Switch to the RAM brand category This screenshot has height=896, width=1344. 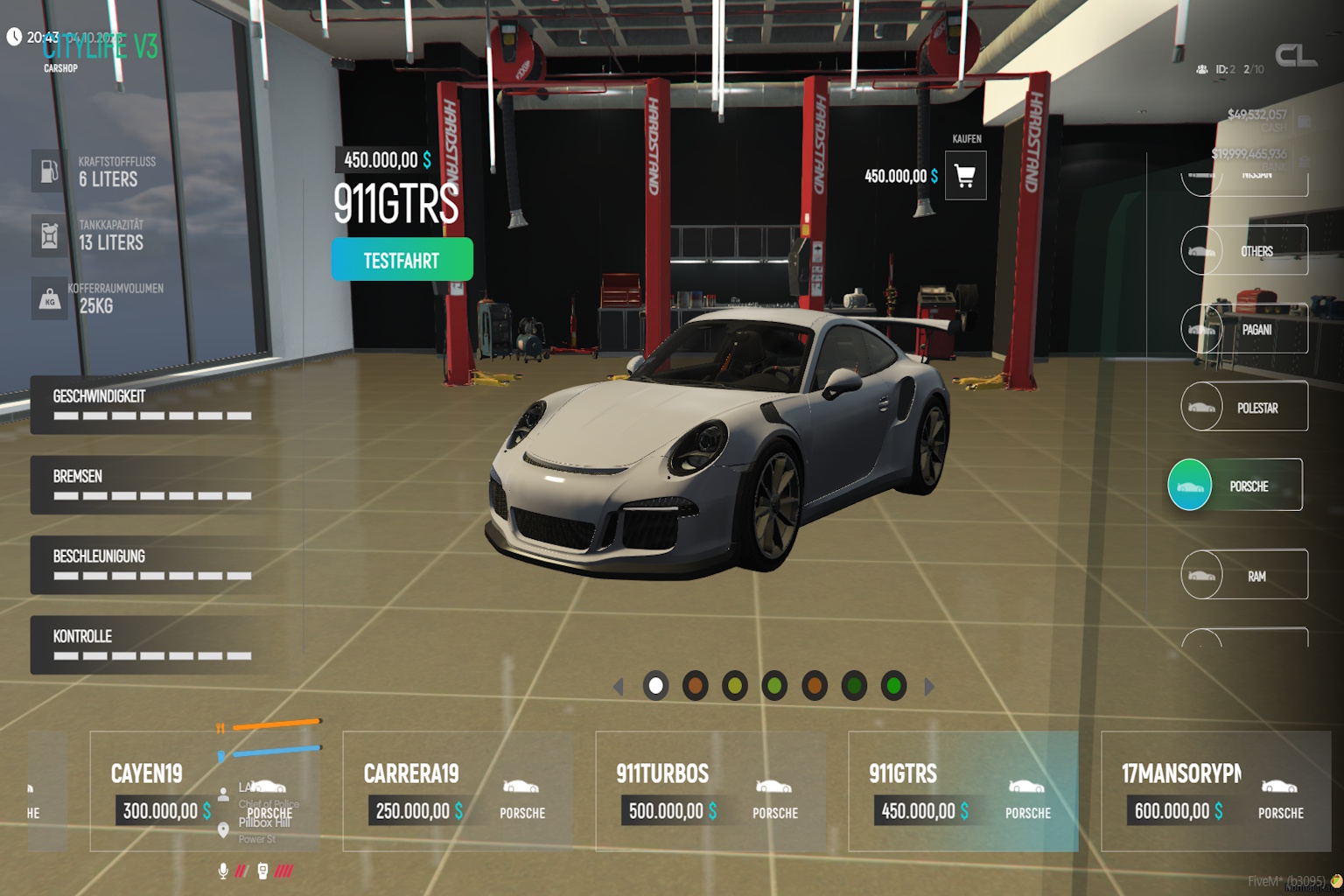tap(1244, 575)
